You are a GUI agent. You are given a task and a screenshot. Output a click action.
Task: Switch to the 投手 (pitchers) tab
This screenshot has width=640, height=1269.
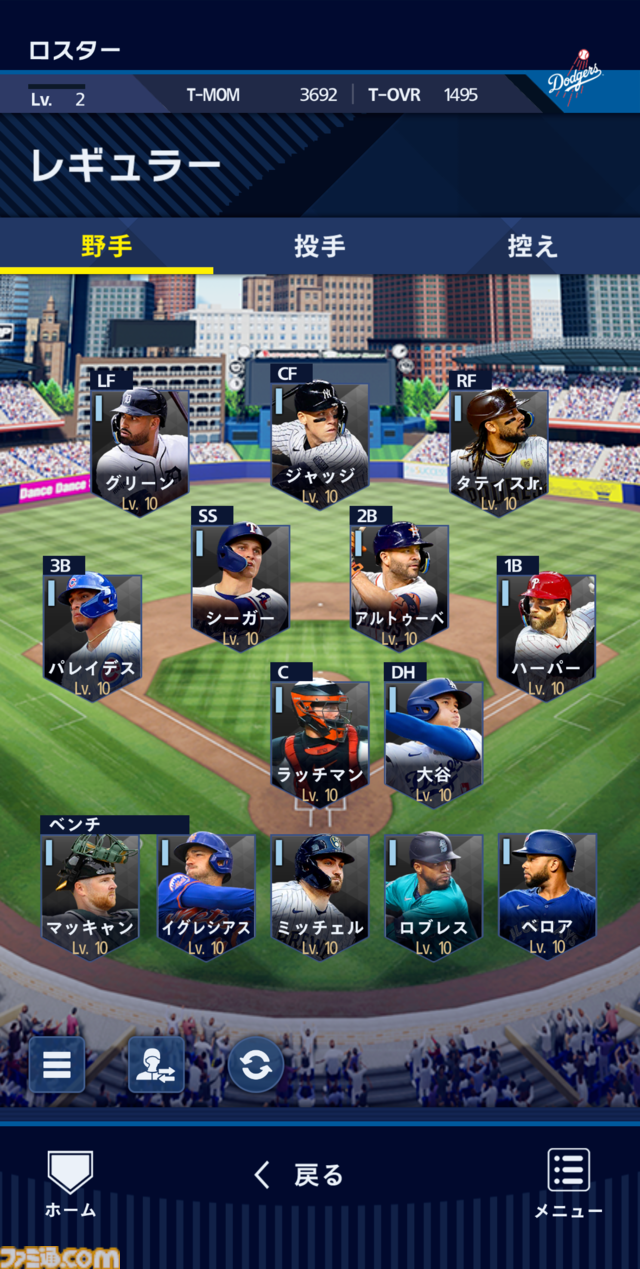320,246
